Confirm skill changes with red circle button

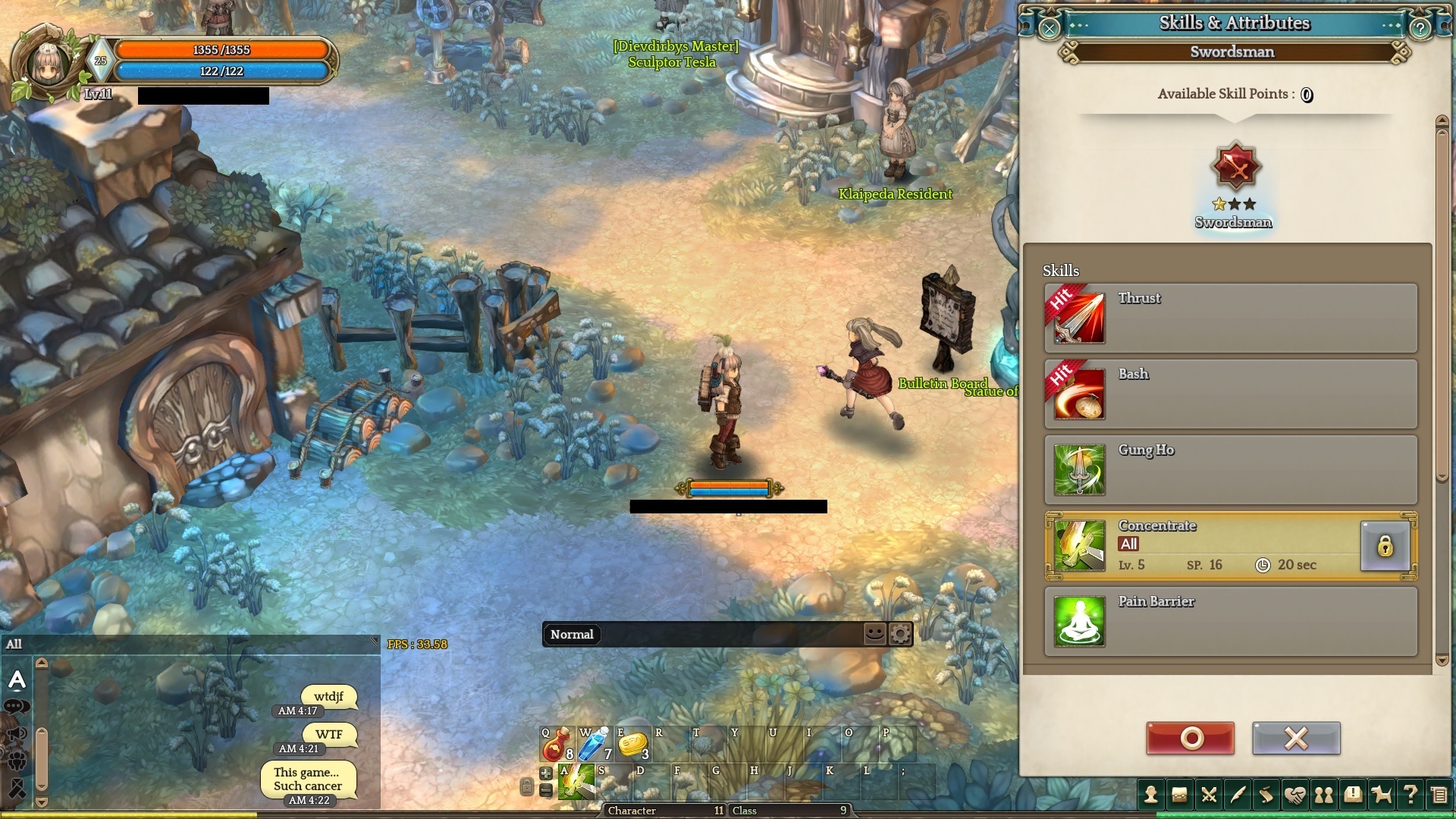click(1190, 738)
